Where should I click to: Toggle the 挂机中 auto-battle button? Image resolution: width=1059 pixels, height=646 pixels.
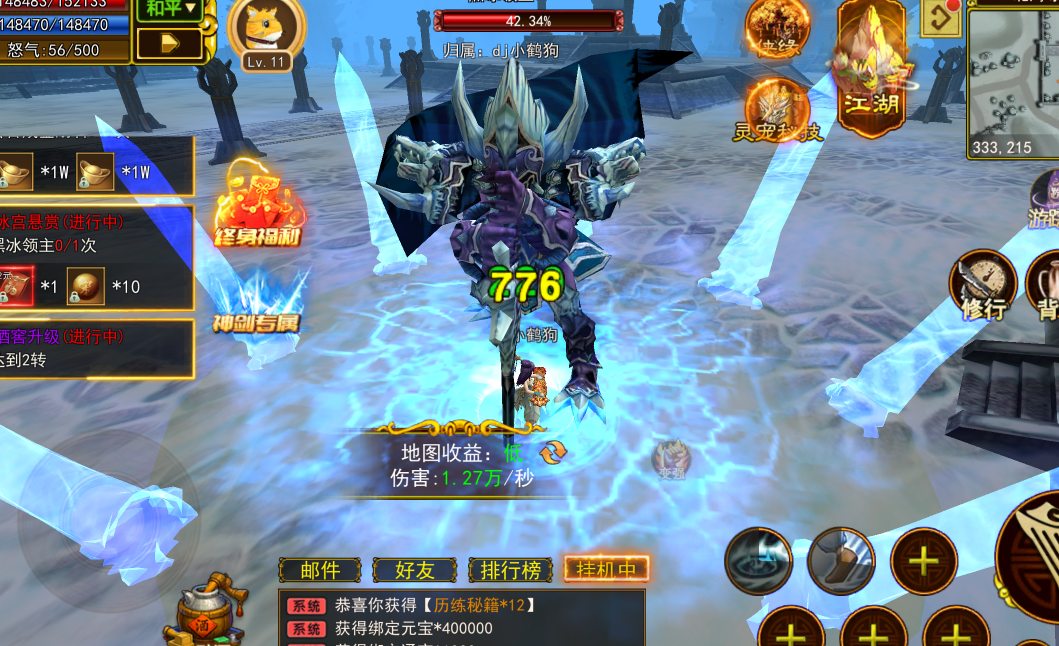tap(606, 569)
